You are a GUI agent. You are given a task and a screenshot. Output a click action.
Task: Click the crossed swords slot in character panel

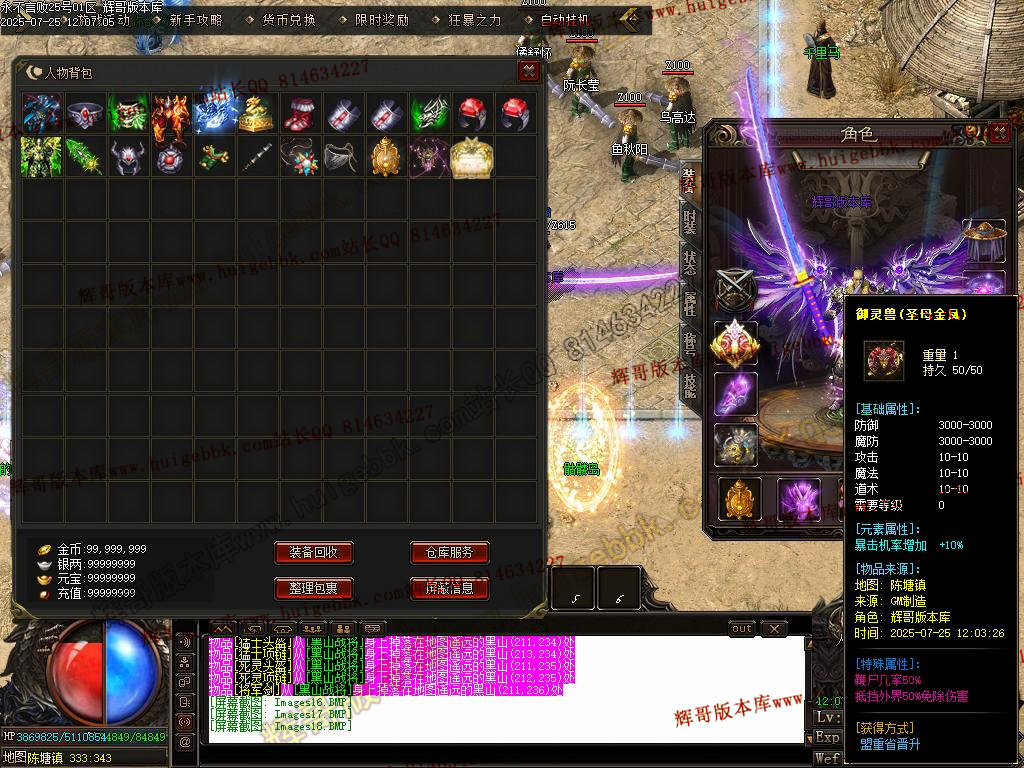coord(735,291)
